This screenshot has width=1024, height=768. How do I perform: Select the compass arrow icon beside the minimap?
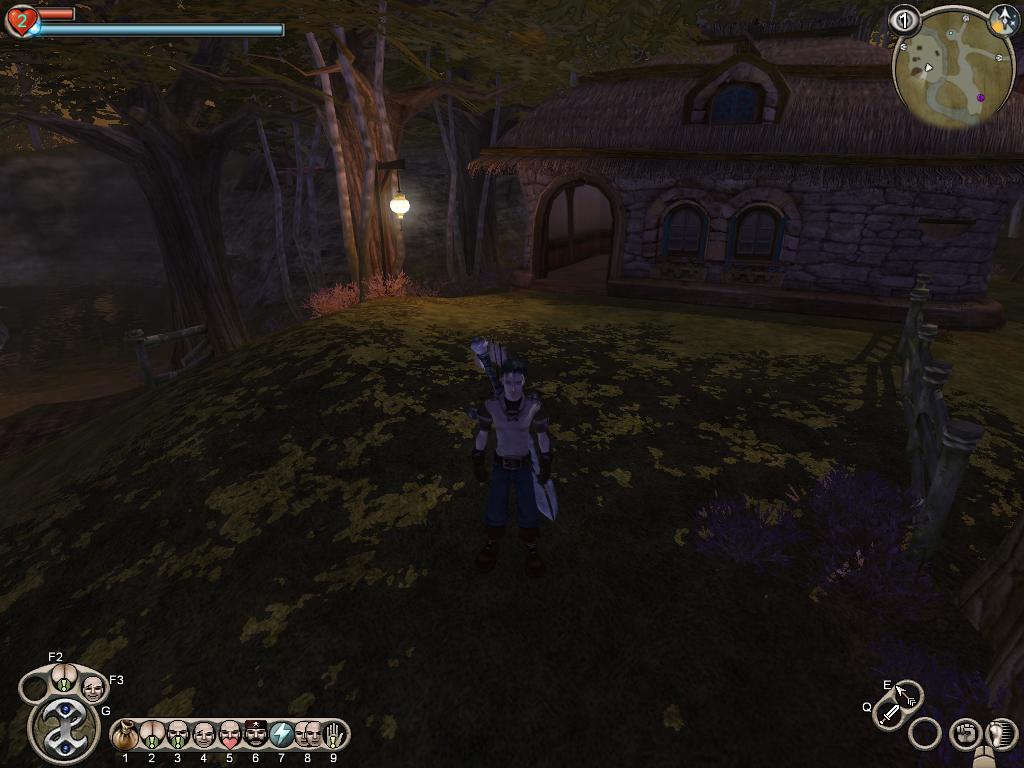click(x=1003, y=18)
